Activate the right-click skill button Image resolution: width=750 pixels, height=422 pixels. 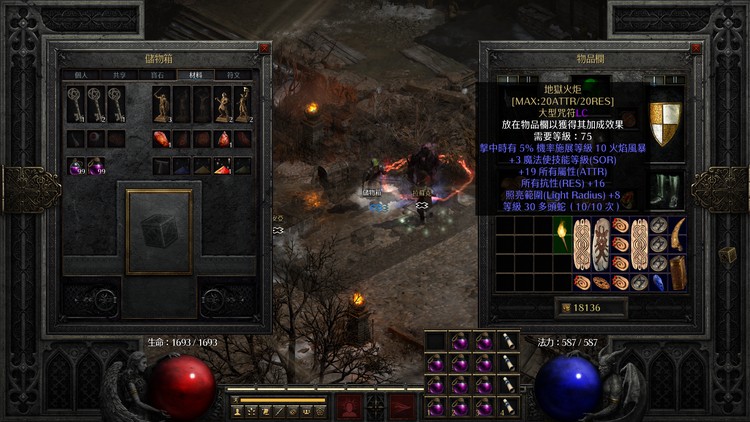pos(402,406)
